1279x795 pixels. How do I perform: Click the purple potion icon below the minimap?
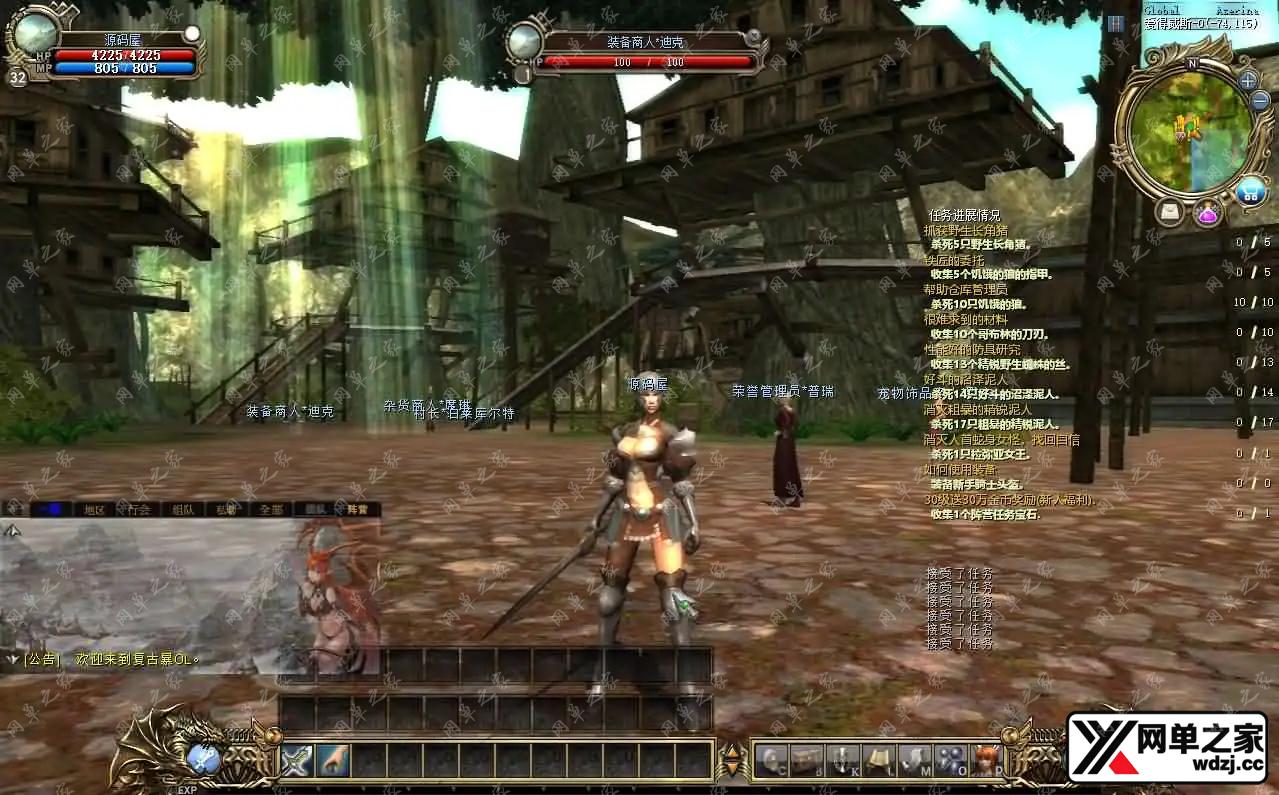pyautogui.click(x=1208, y=212)
